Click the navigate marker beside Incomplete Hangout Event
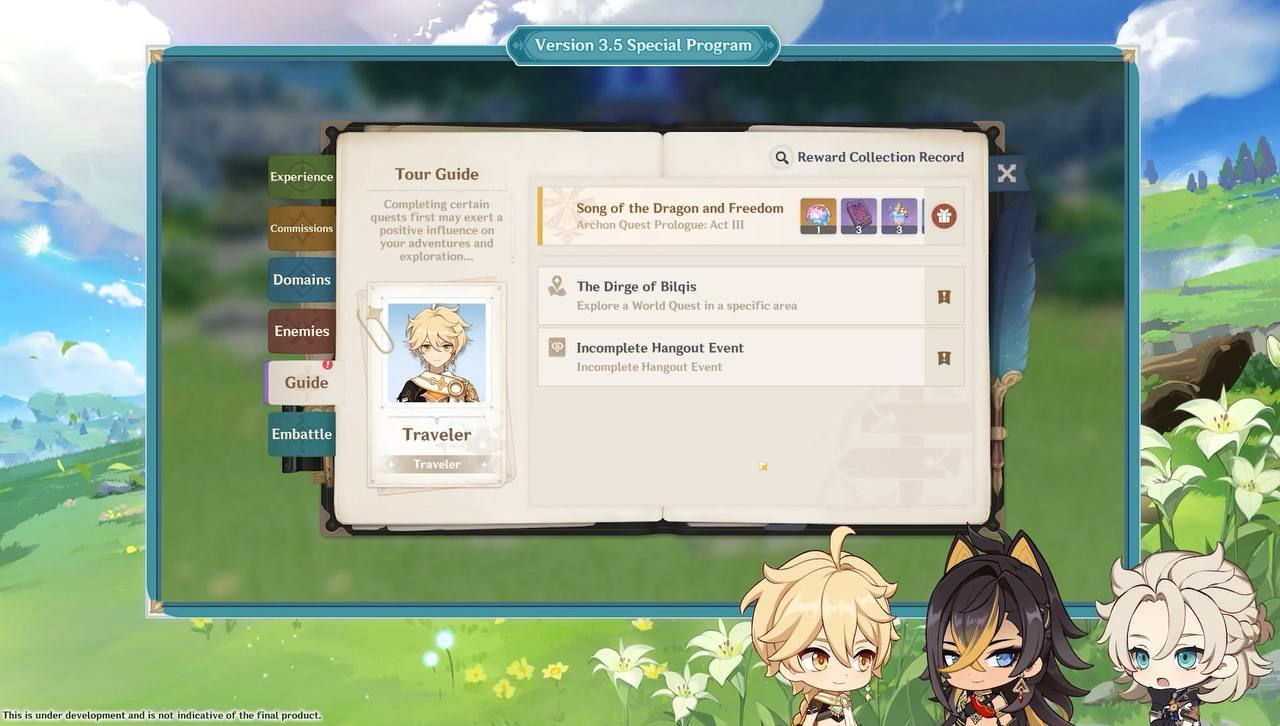 point(942,357)
